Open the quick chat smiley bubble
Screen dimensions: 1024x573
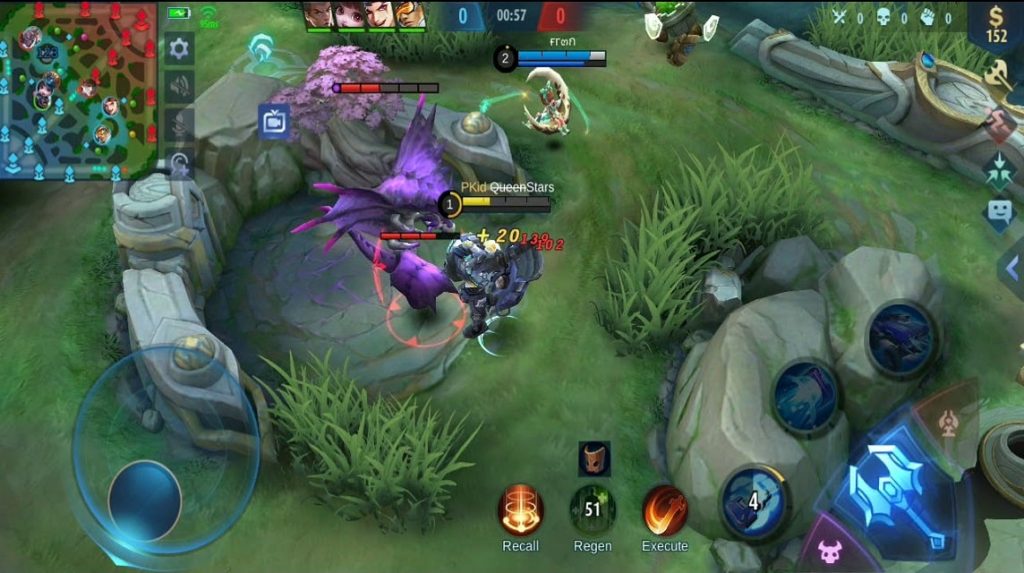(999, 212)
